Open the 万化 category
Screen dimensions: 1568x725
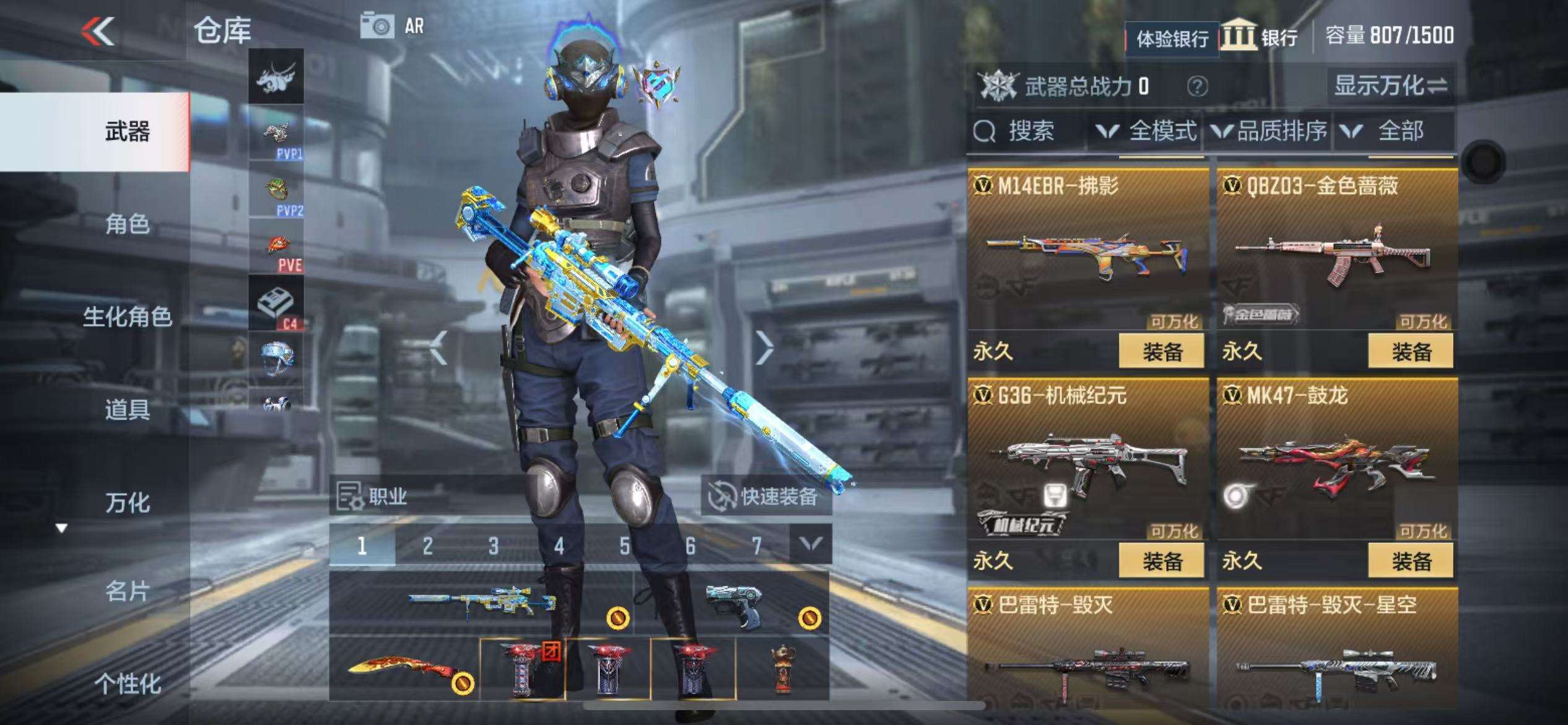127,503
